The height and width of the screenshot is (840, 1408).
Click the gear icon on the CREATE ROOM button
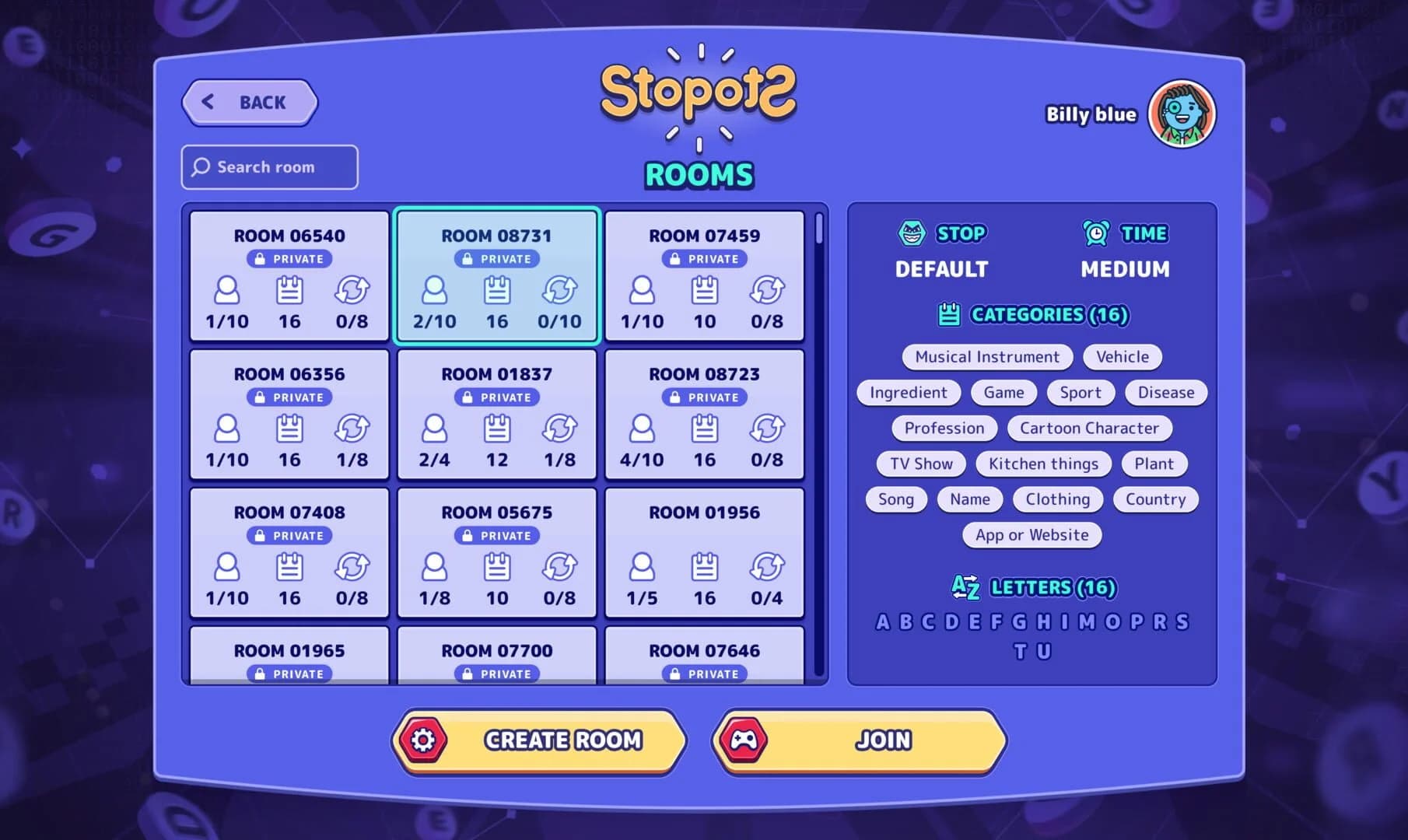(423, 740)
